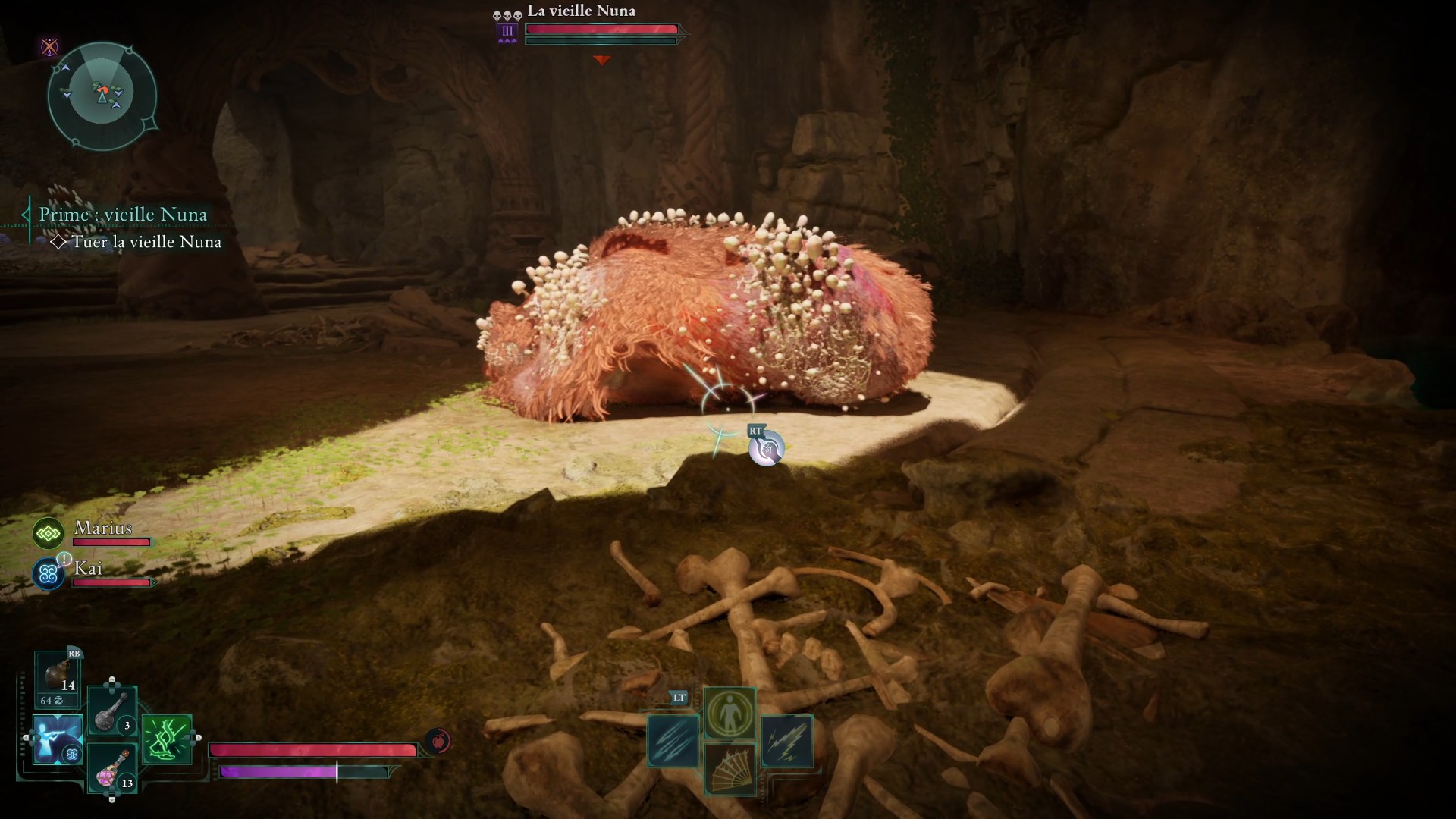
Task: Open the circular minimap
Action: pyautogui.click(x=102, y=95)
